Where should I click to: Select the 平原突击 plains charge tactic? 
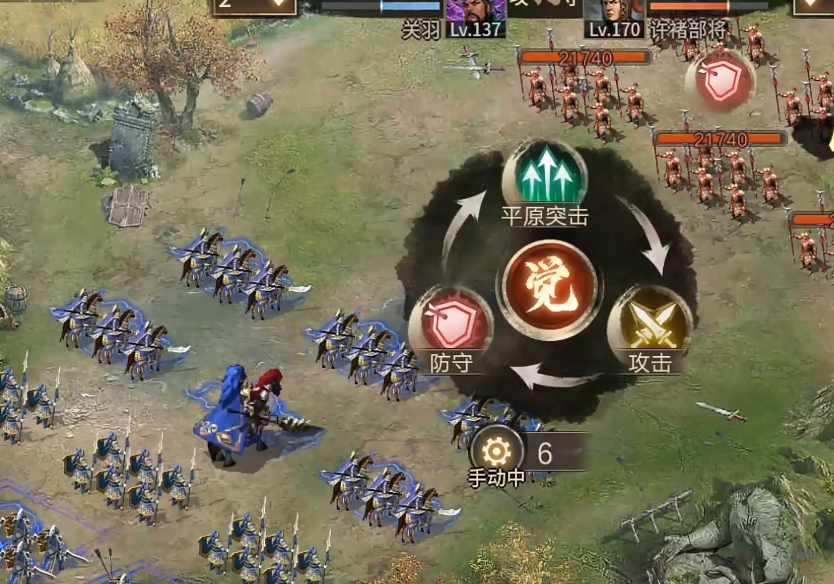coord(544,177)
